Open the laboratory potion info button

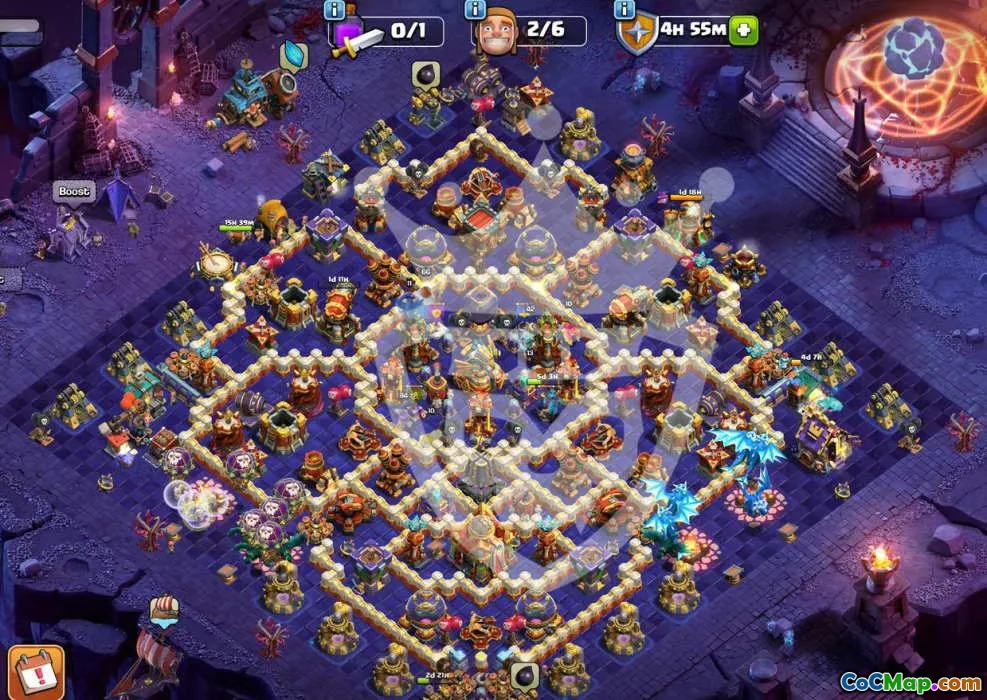[x=334, y=10]
